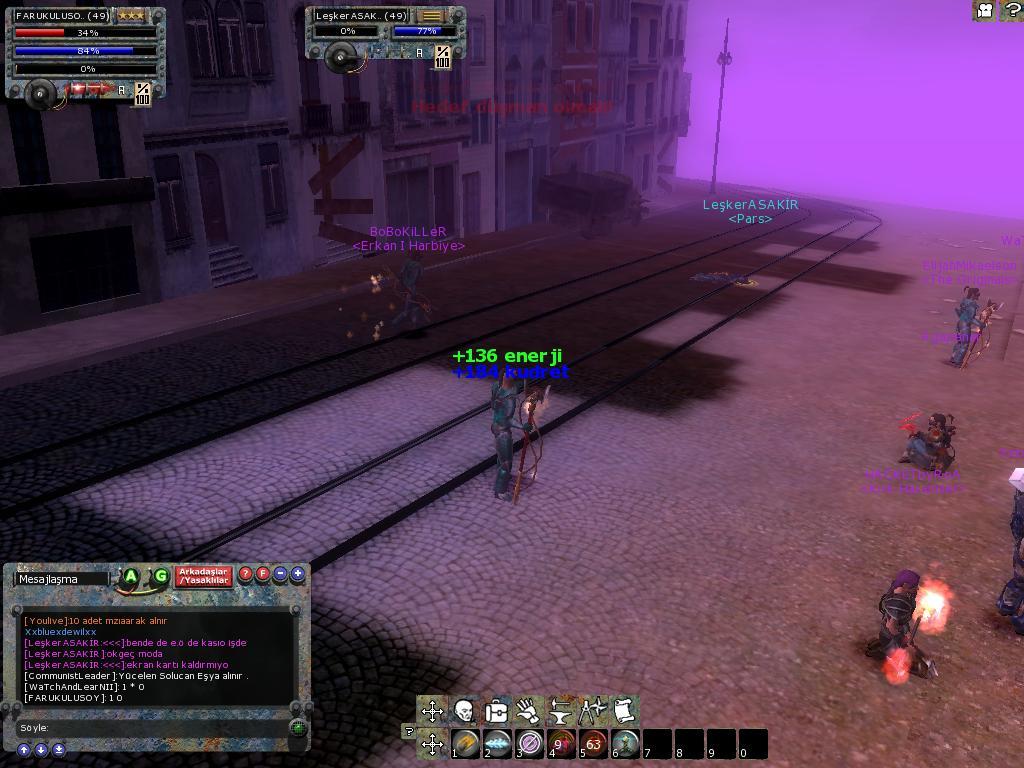Use the item with count 9 in slot 4
Image resolution: width=1024 pixels, height=768 pixels.
(x=561, y=744)
